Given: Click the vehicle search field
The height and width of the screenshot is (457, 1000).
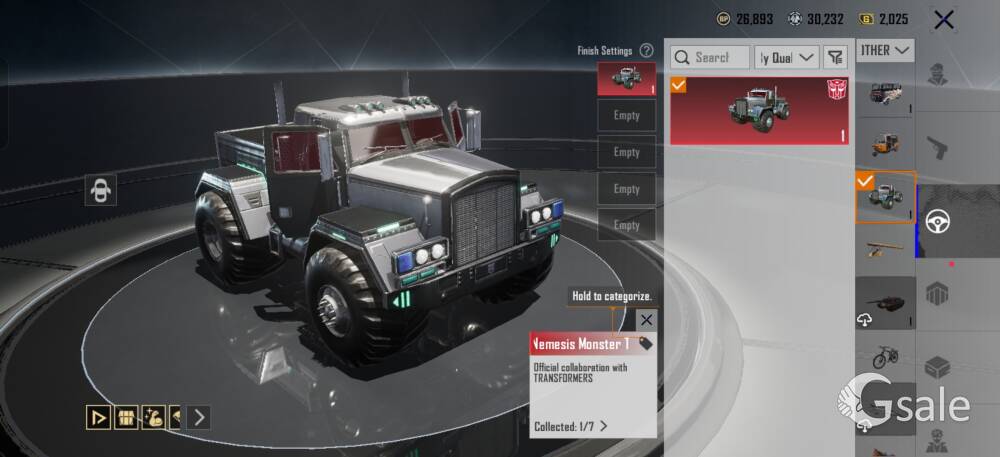Looking at the screenshot, I should click(709, 57).
